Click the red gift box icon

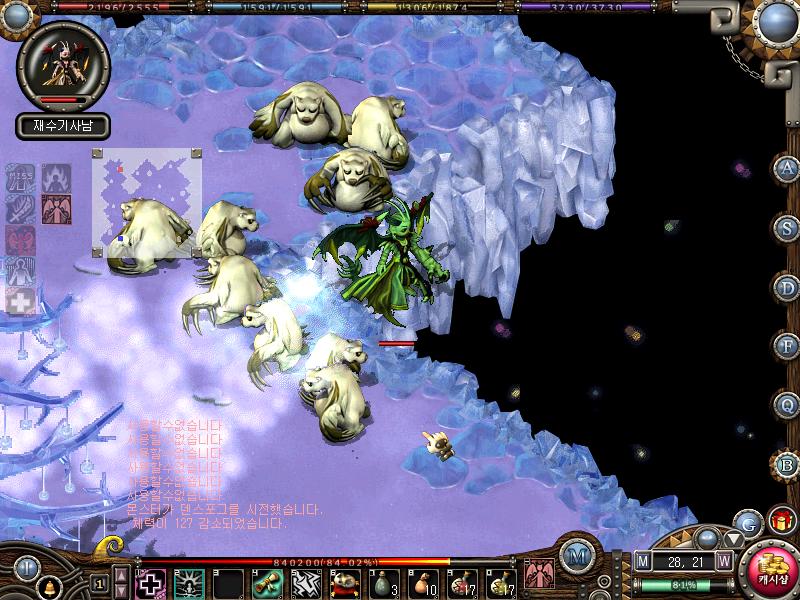coord(780,522)
